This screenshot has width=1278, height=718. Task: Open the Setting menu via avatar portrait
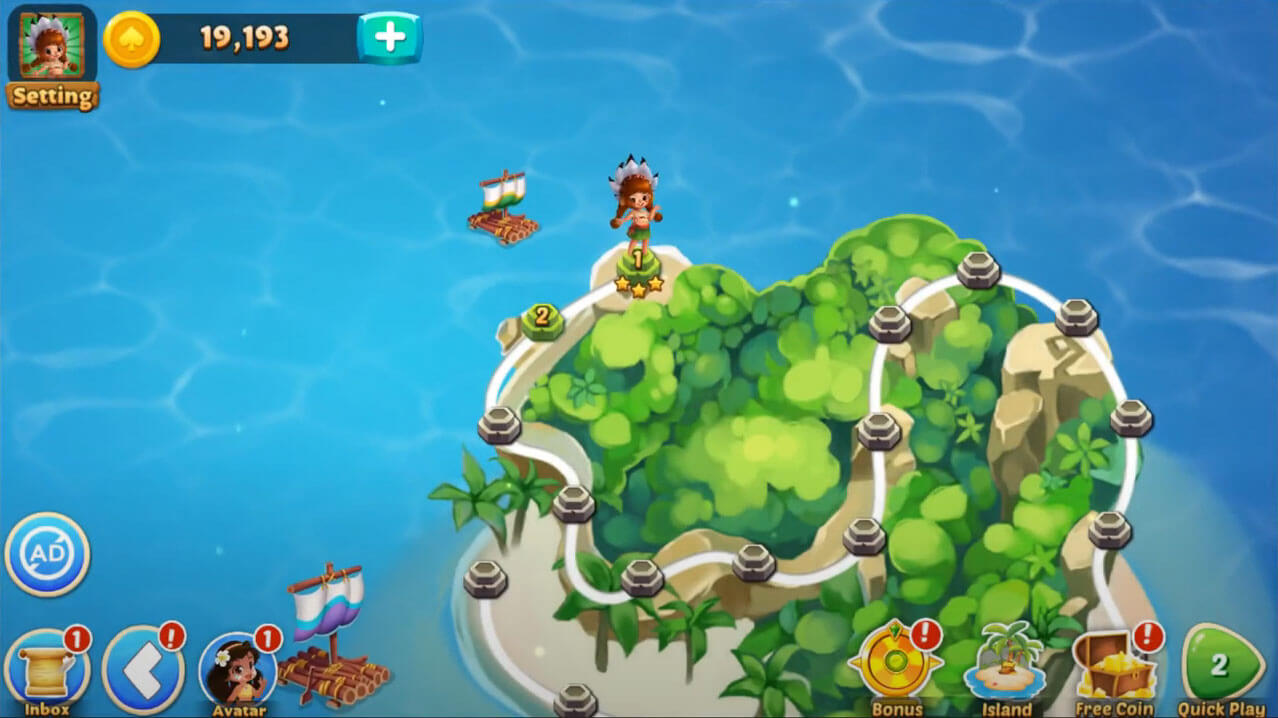[x=52, y=48]
